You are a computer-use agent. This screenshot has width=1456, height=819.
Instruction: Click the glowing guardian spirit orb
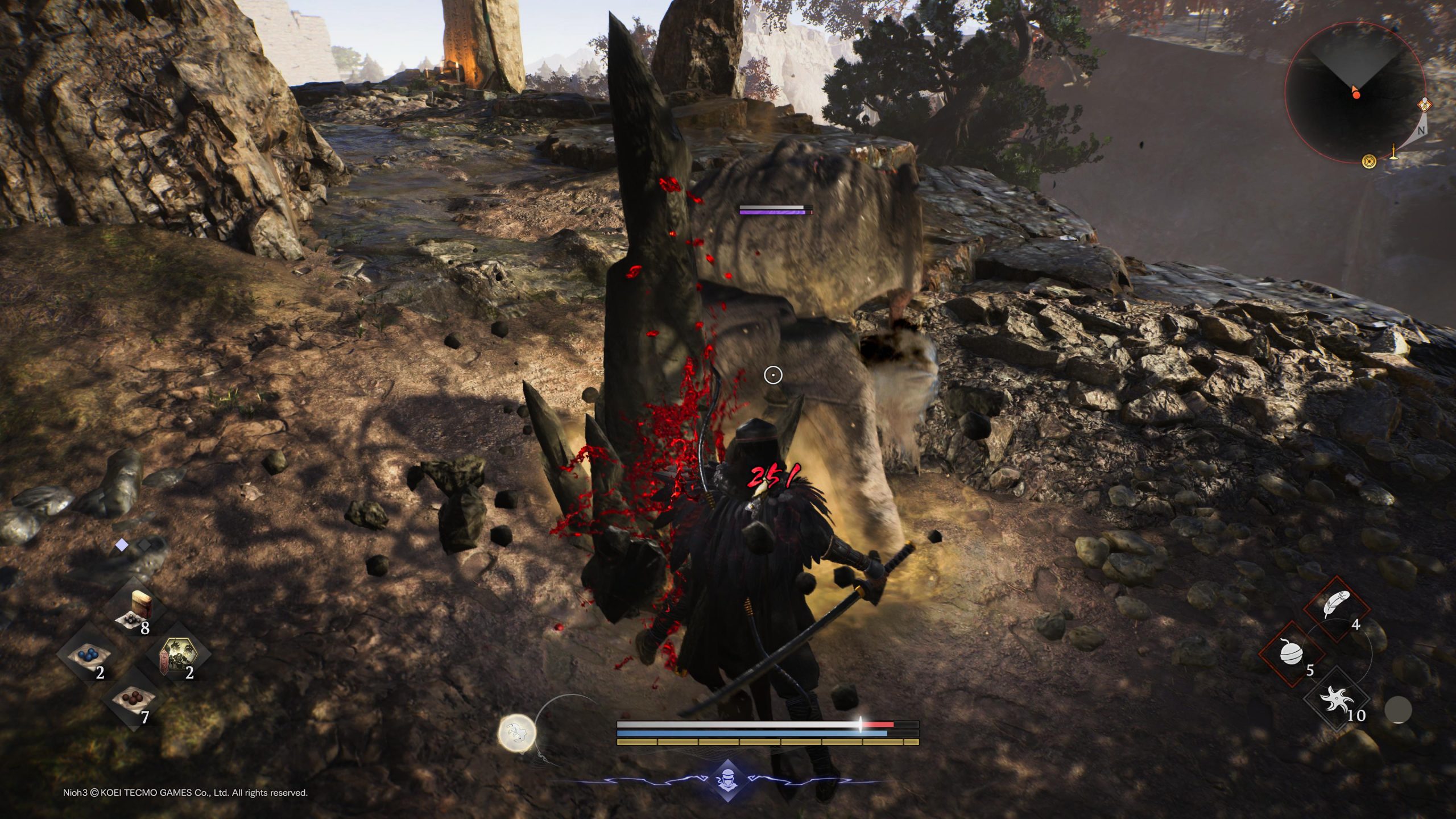(518, 733)
